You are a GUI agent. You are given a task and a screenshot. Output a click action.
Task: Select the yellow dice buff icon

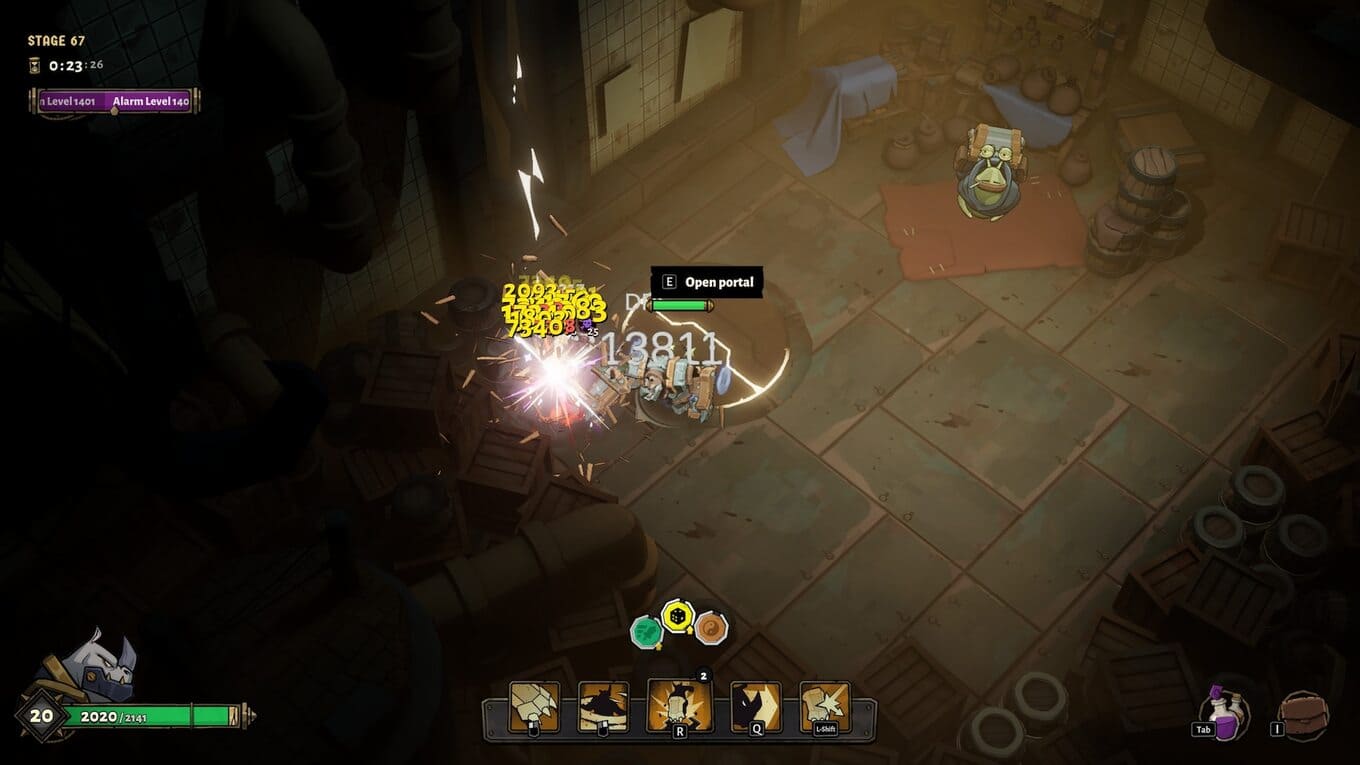pos(678,616)
